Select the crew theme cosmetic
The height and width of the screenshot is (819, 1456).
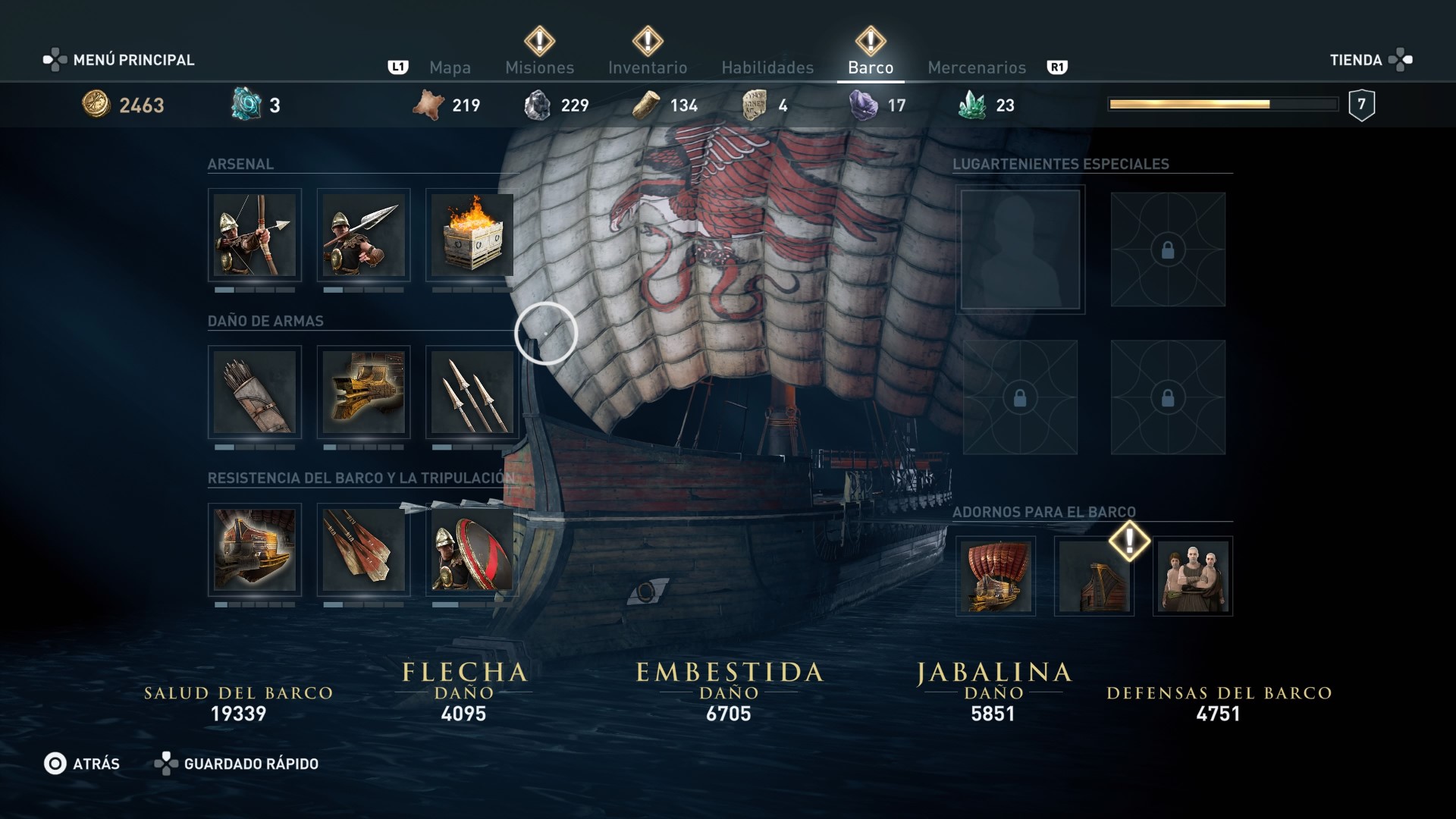pyautogui.click(x=1193, y=576)
